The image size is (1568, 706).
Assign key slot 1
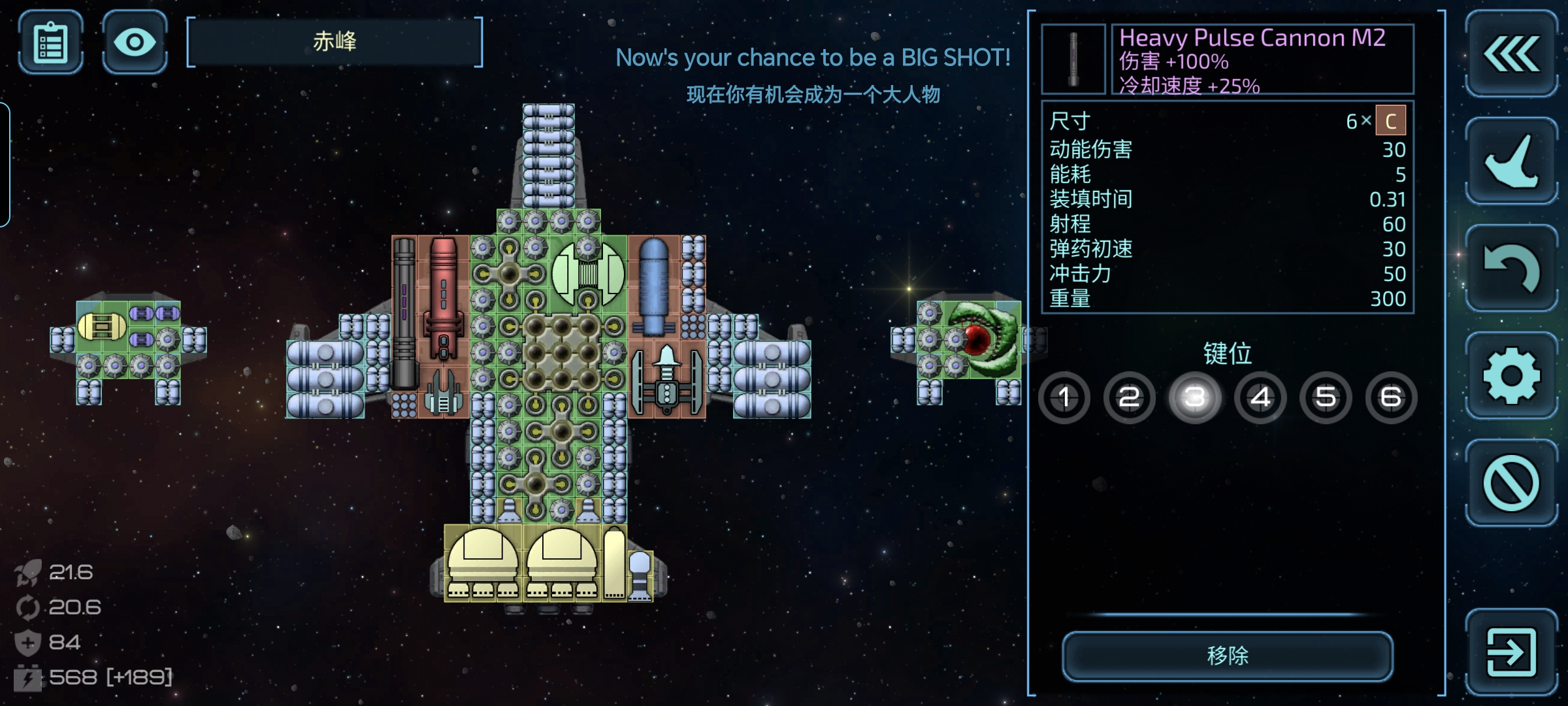click(1064, 397)
